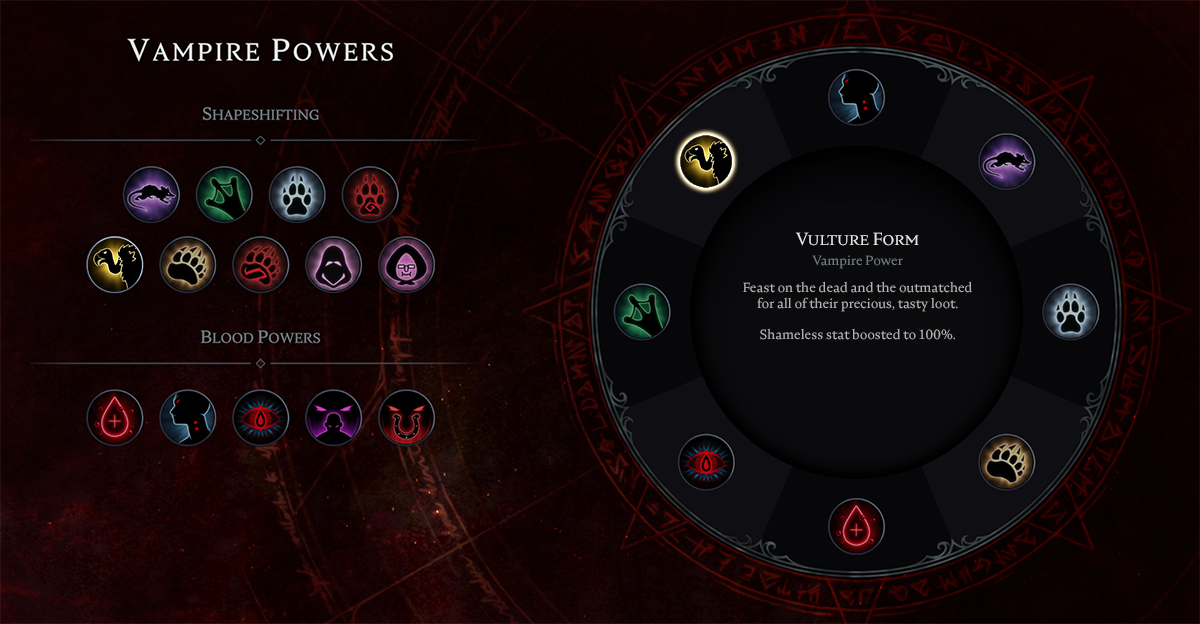Choose the green toad form in Shapeshifting list
Image resolution: width=1200 pixels, height=624 pixels.
coord(224,194)
